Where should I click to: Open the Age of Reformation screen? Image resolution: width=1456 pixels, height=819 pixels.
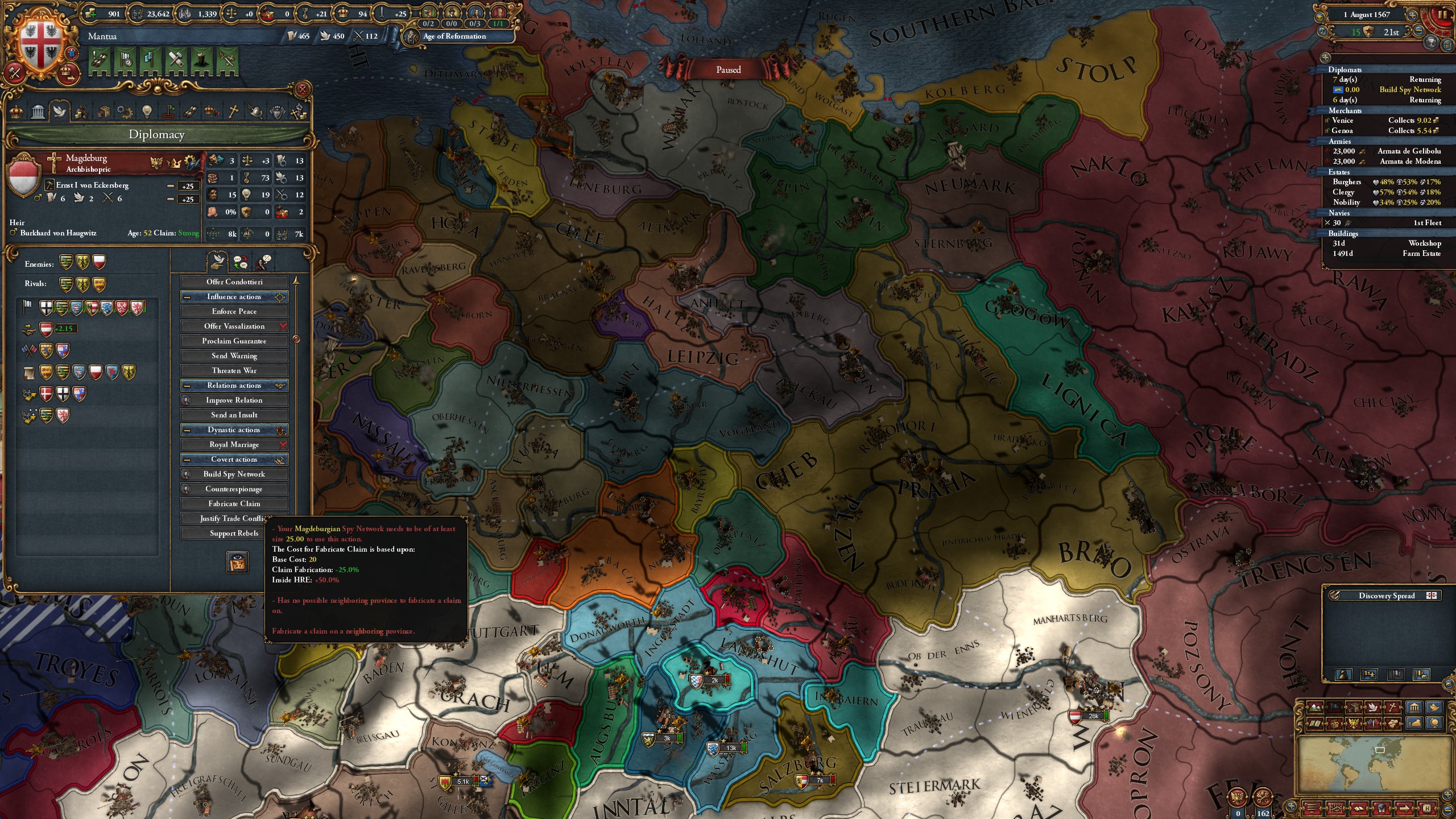(x=453, y=36)
